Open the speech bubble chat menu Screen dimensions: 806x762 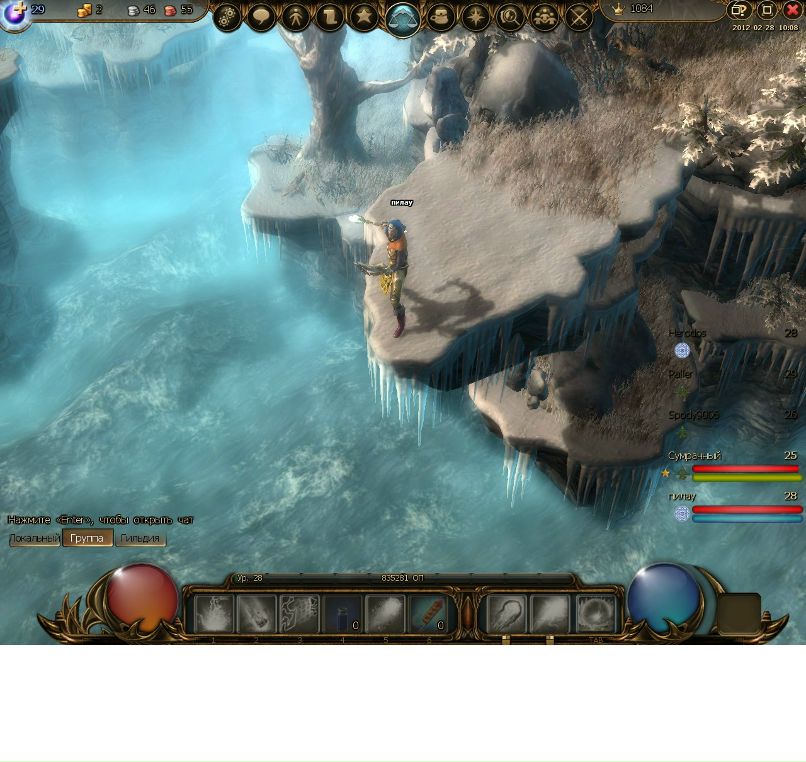coord(262,17)
